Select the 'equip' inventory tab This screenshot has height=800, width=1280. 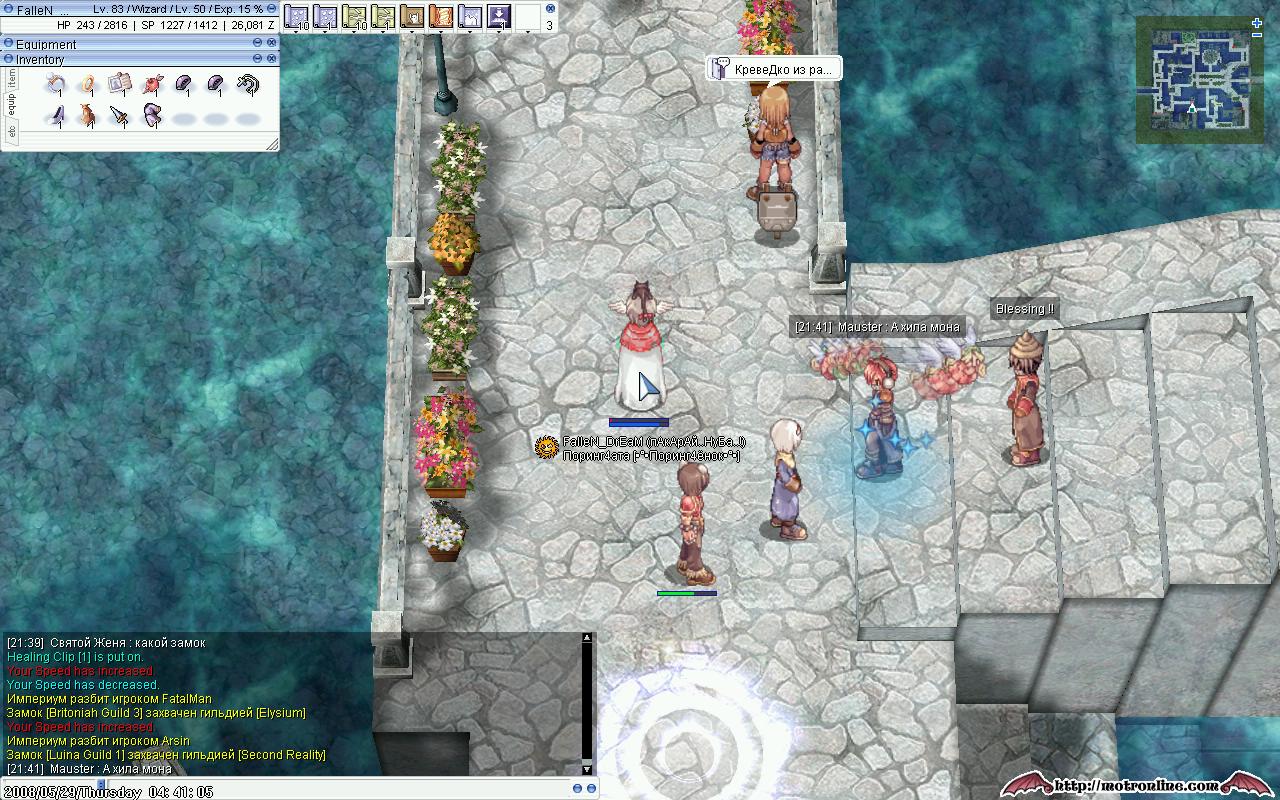12,104
